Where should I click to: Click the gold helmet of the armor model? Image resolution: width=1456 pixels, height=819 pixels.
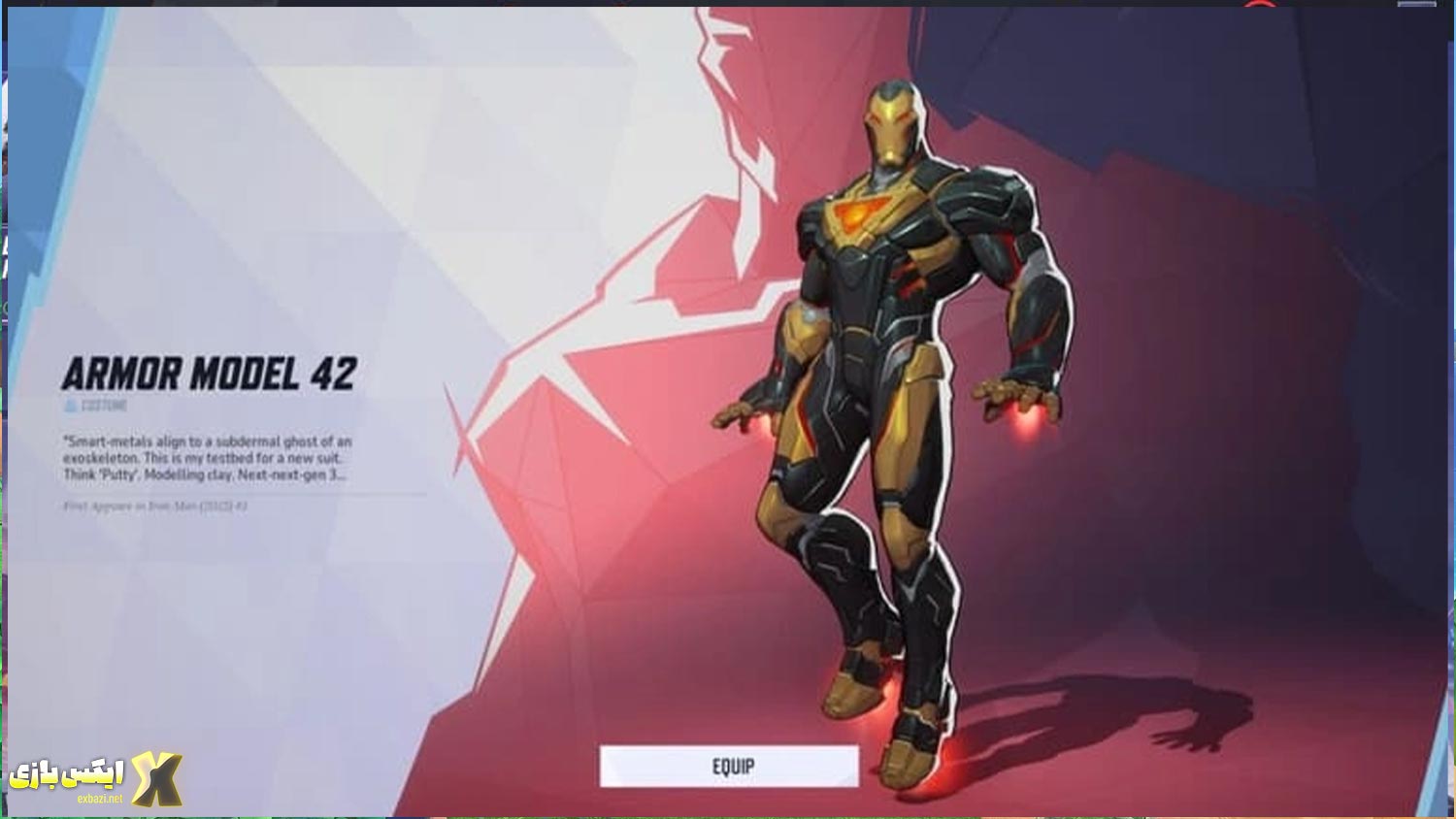point(889,126)
